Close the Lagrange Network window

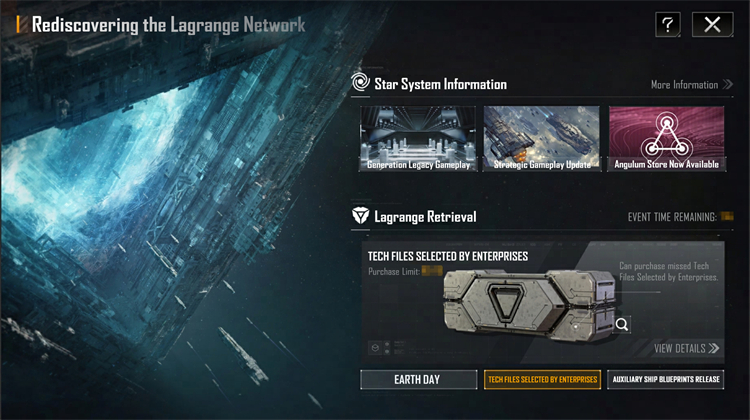tap(712, 25)
